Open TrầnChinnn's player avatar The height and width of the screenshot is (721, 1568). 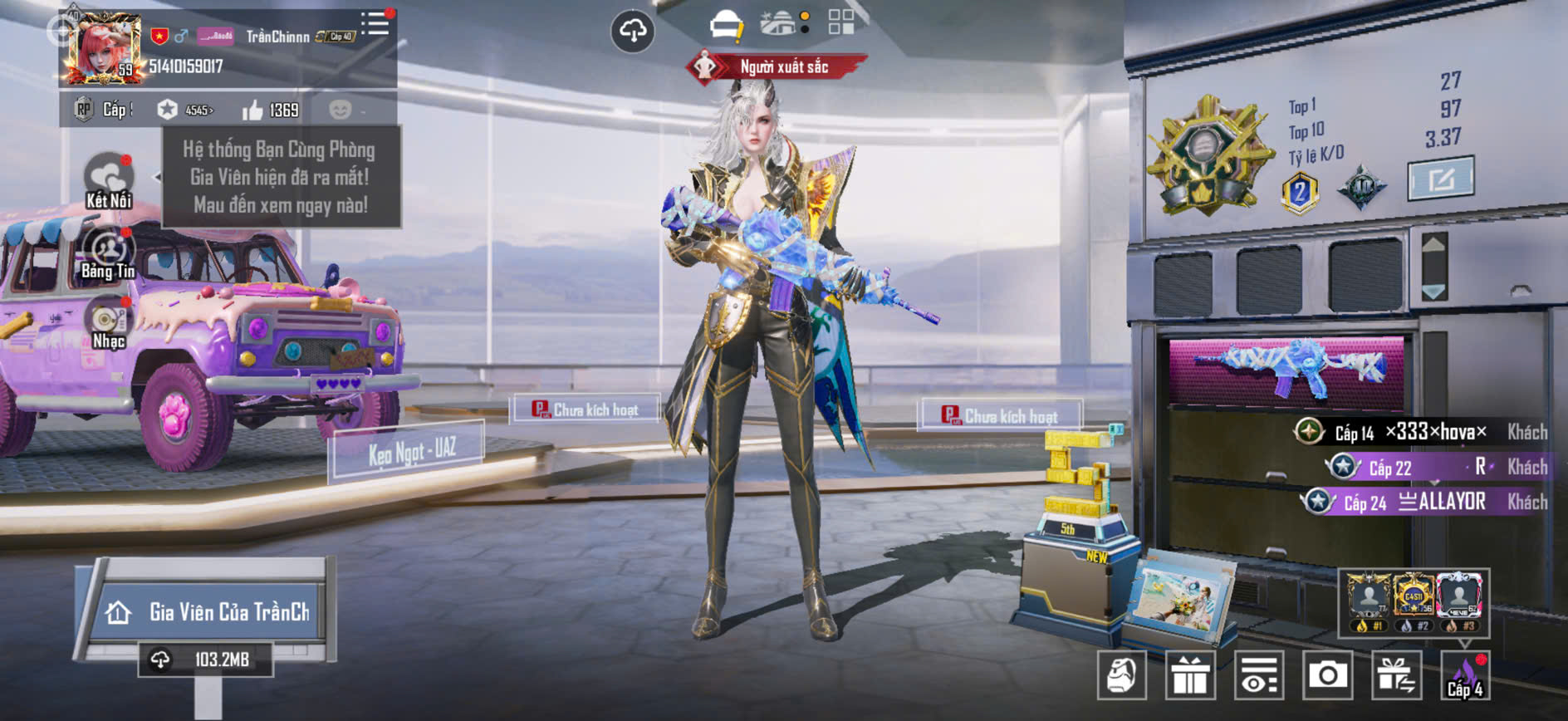[x=103, y=48]
